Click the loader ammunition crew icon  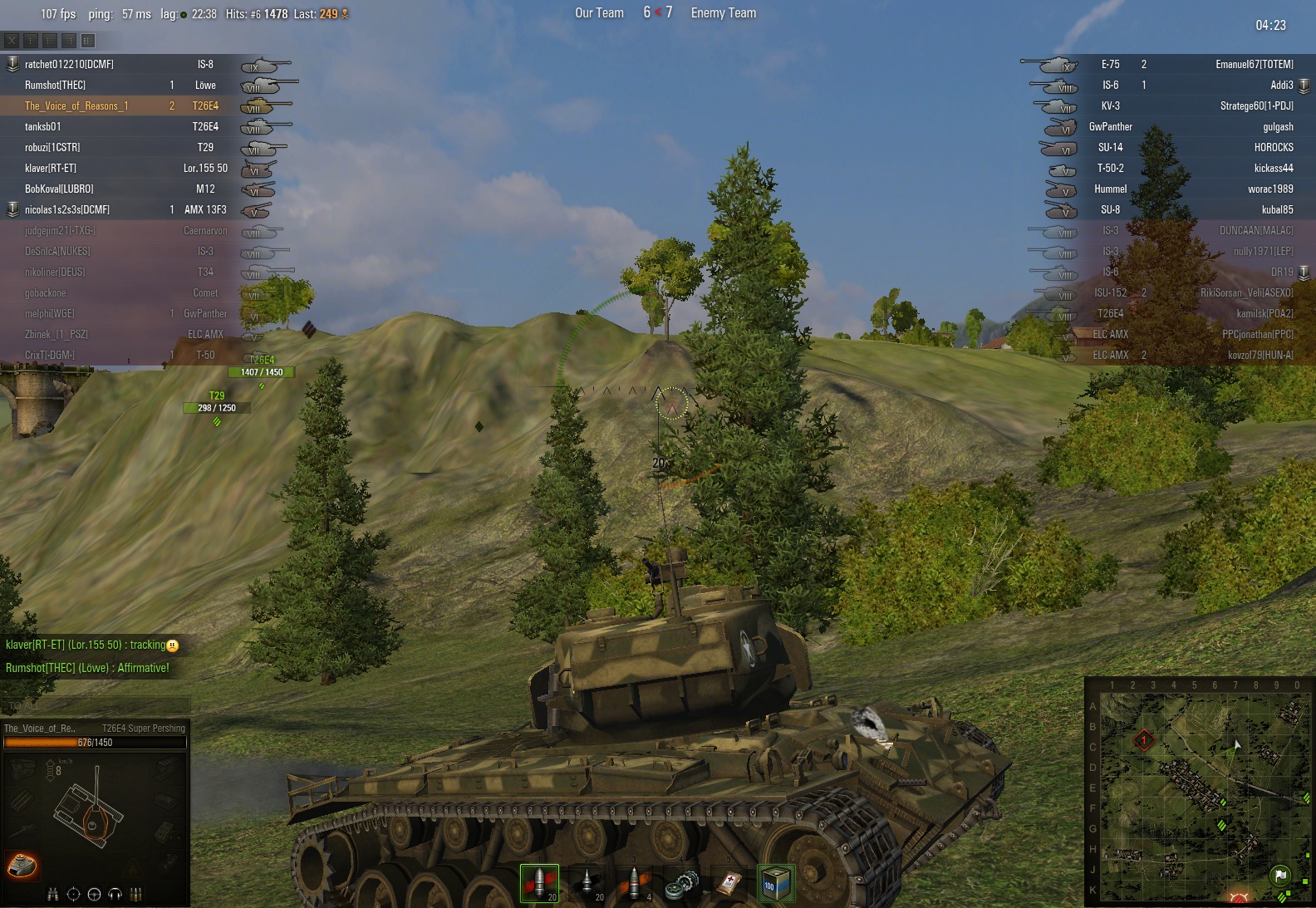136,894
